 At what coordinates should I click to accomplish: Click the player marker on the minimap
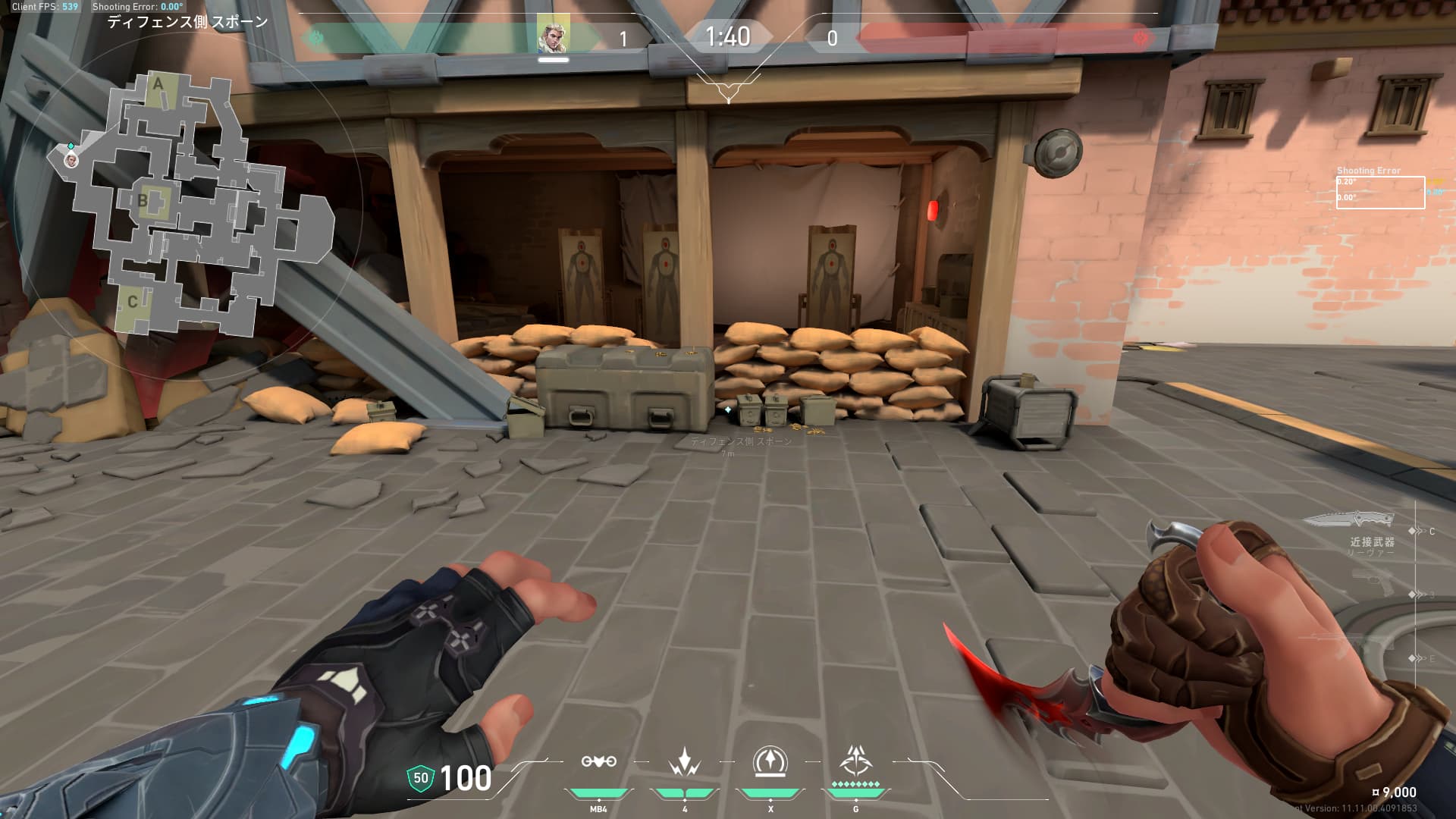(x=71, y=160)
